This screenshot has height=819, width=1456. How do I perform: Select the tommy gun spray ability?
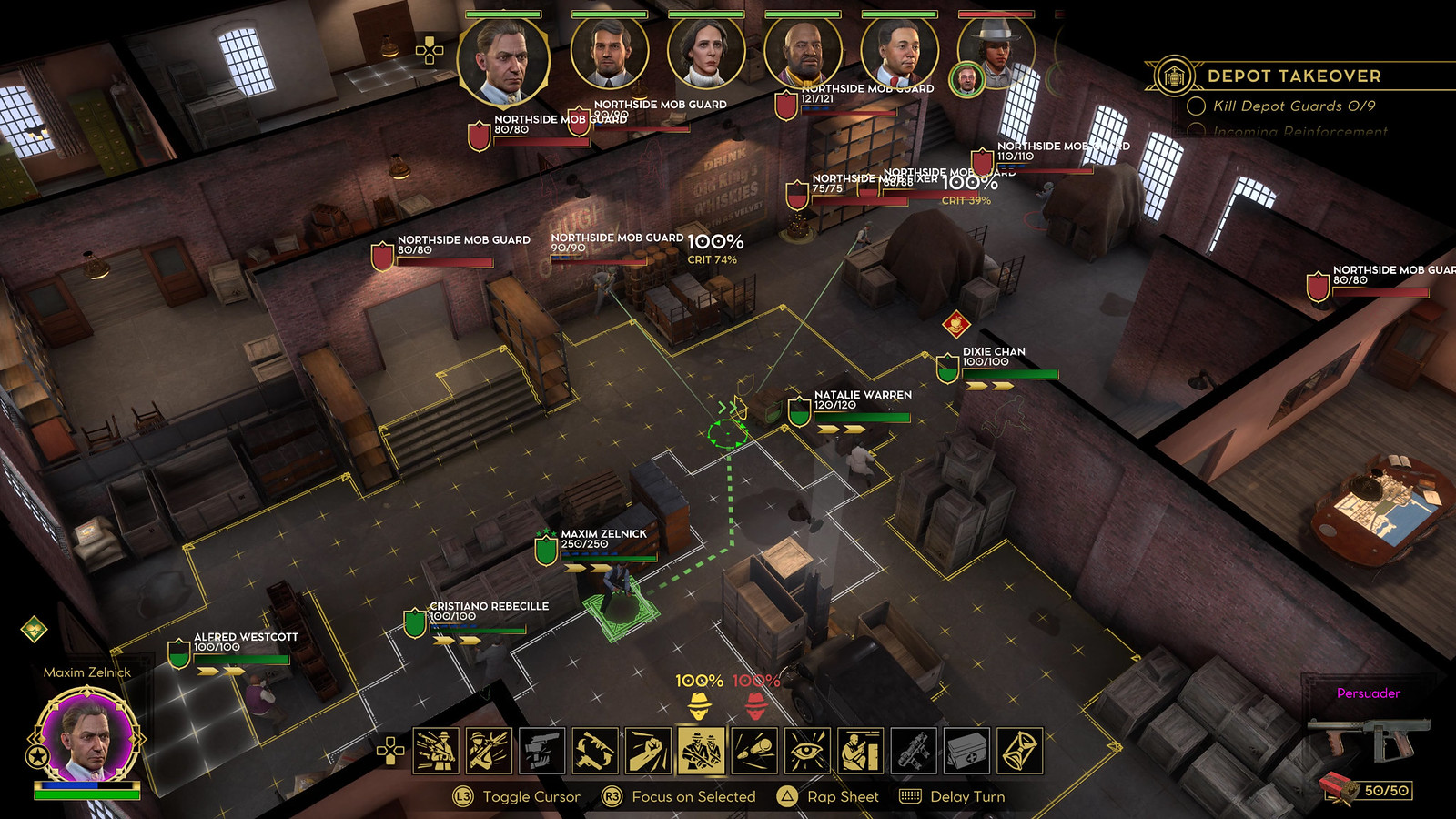tap(436, 752)
